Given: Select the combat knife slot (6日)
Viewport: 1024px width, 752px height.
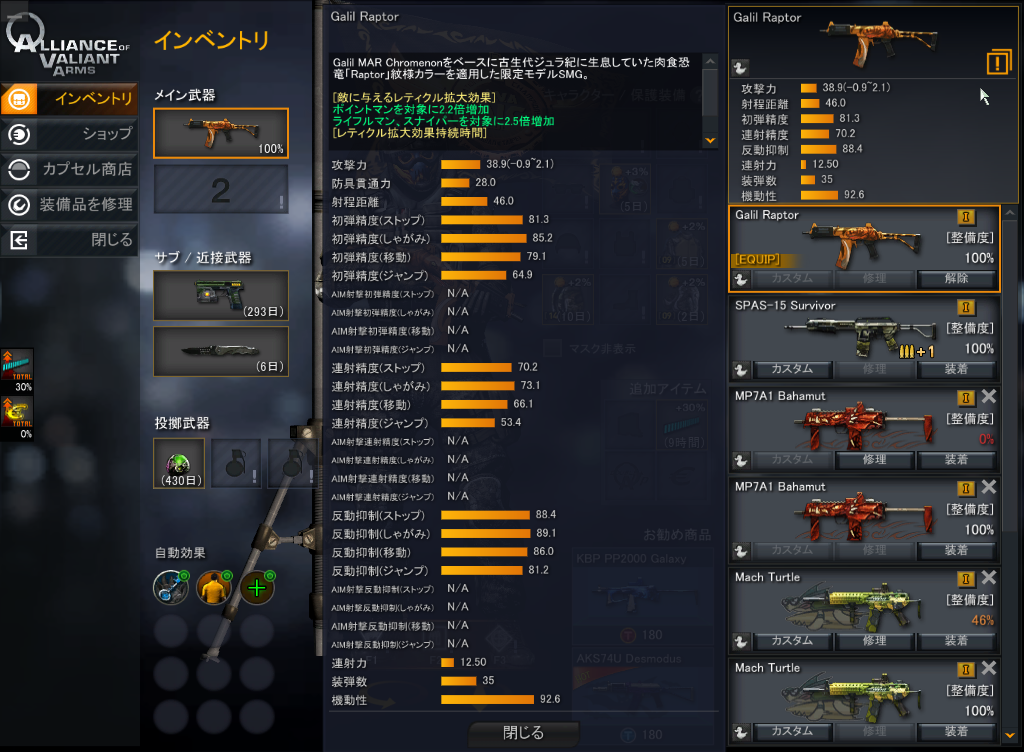Looking at the screenshot, I should (x=221, y=351).
